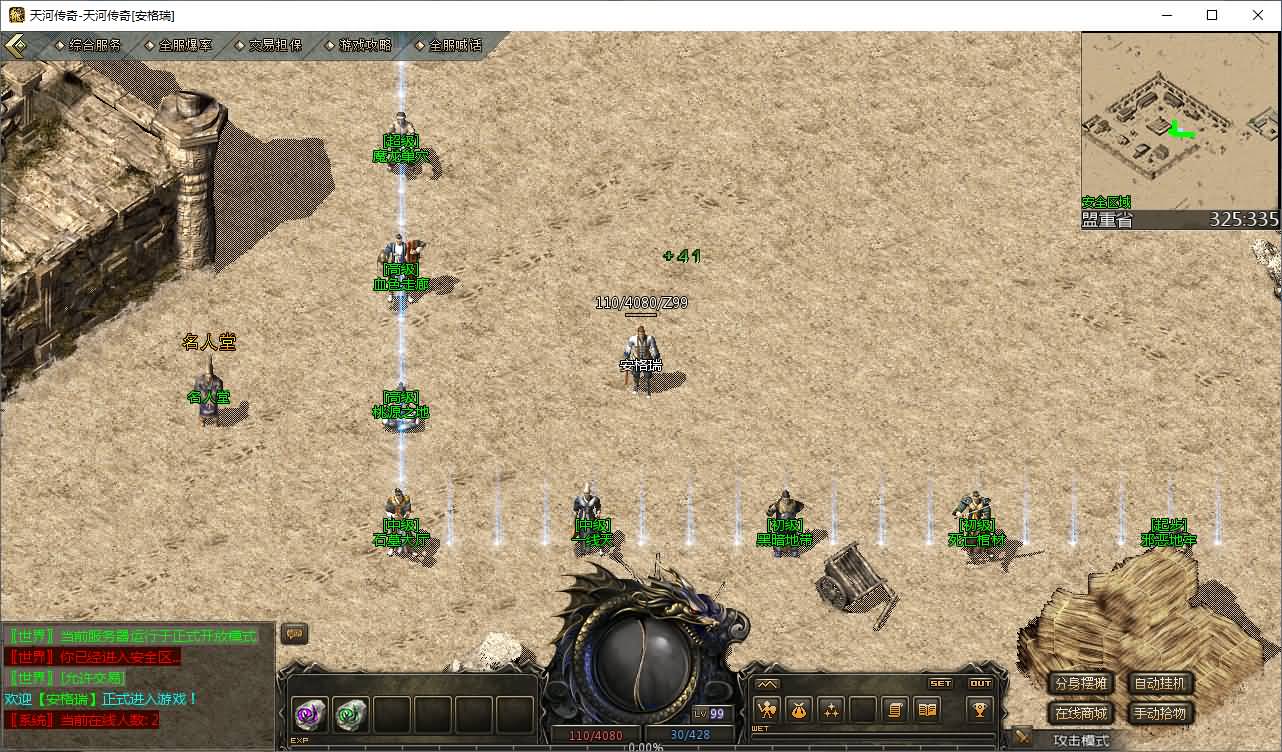The width and height of the screenshot is (1282, 752).
Task: Open the open book icon
Action: (927, 710)
